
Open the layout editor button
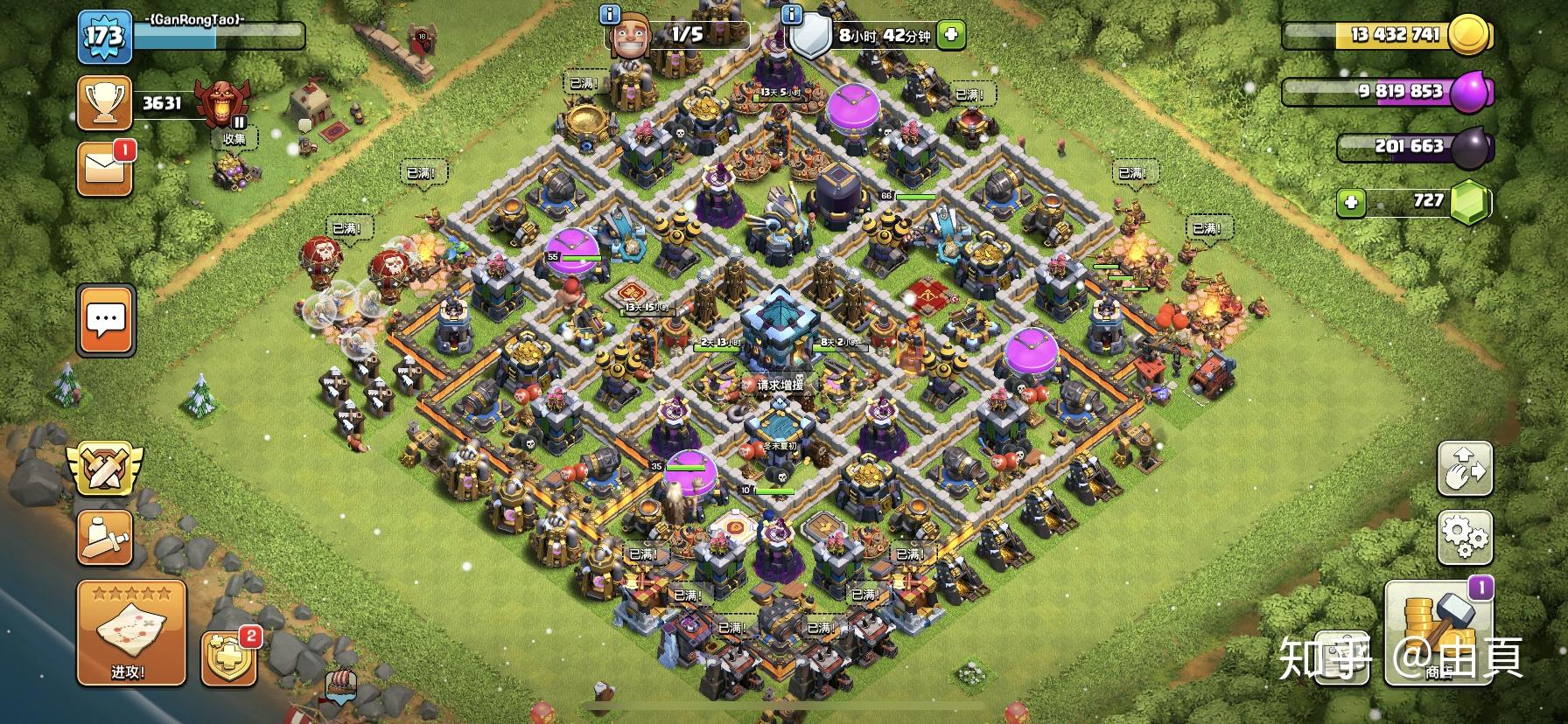(x=1465, y=469)
